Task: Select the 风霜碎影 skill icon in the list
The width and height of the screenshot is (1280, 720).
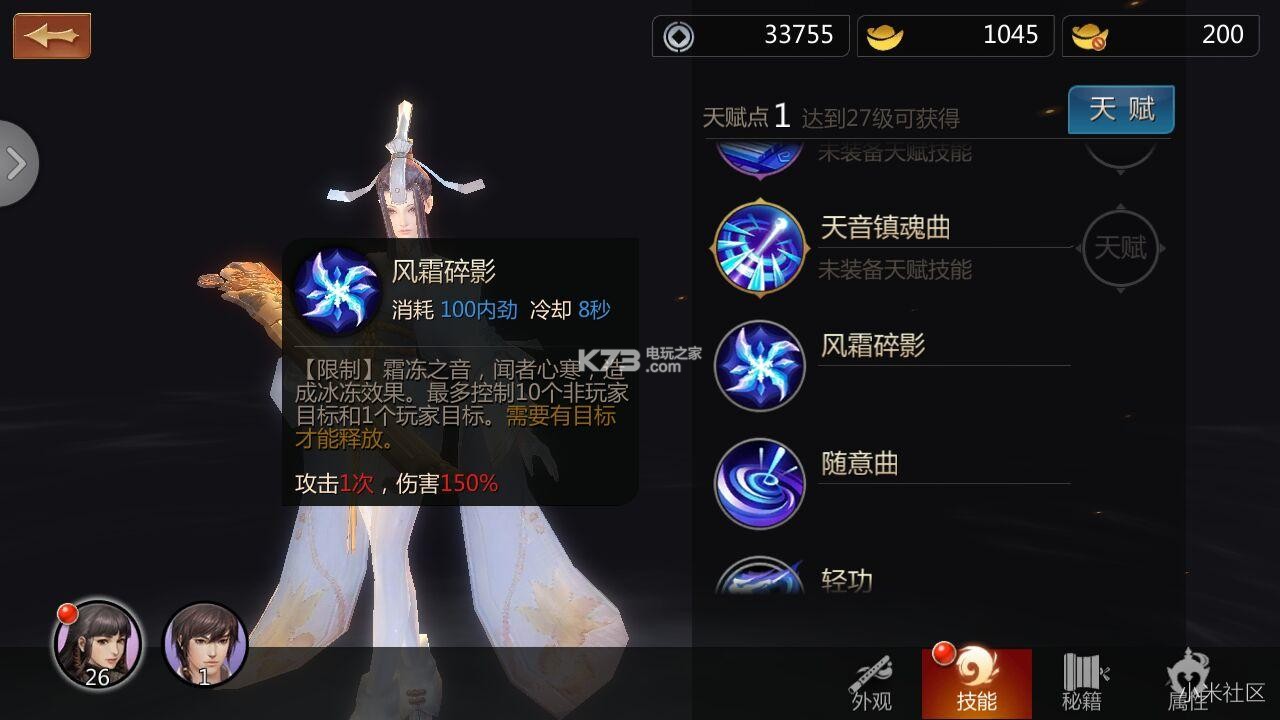Action: (759, 366)
